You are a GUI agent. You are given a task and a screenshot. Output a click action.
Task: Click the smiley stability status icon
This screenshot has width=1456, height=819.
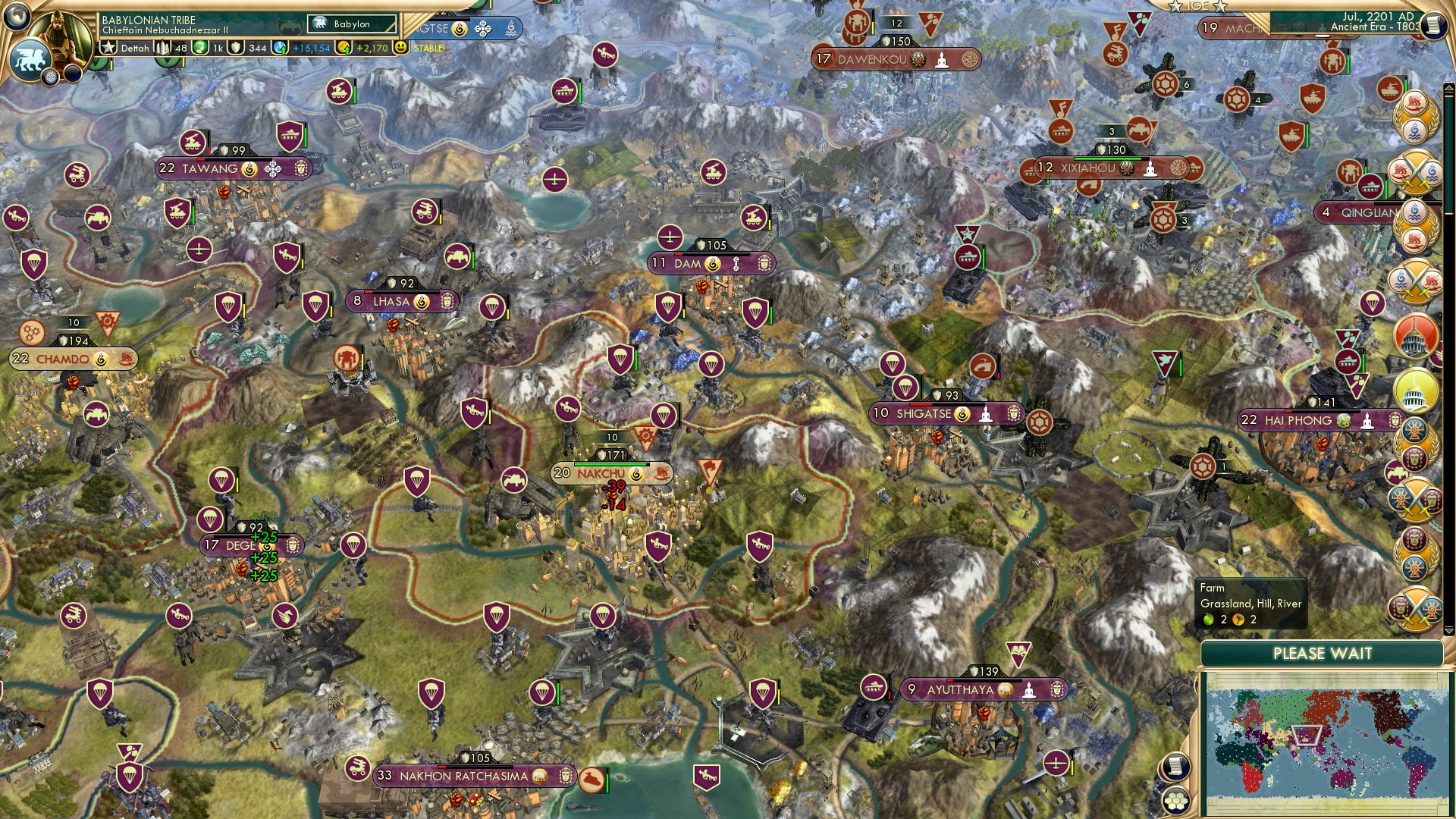tap(401, 48)
